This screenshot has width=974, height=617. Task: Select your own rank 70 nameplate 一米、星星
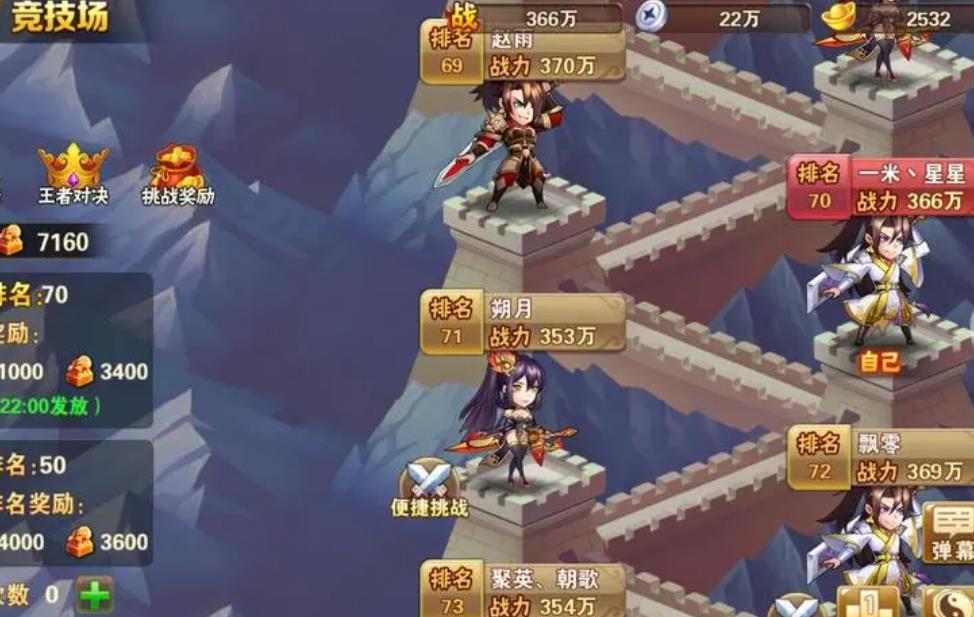(880, 188)
